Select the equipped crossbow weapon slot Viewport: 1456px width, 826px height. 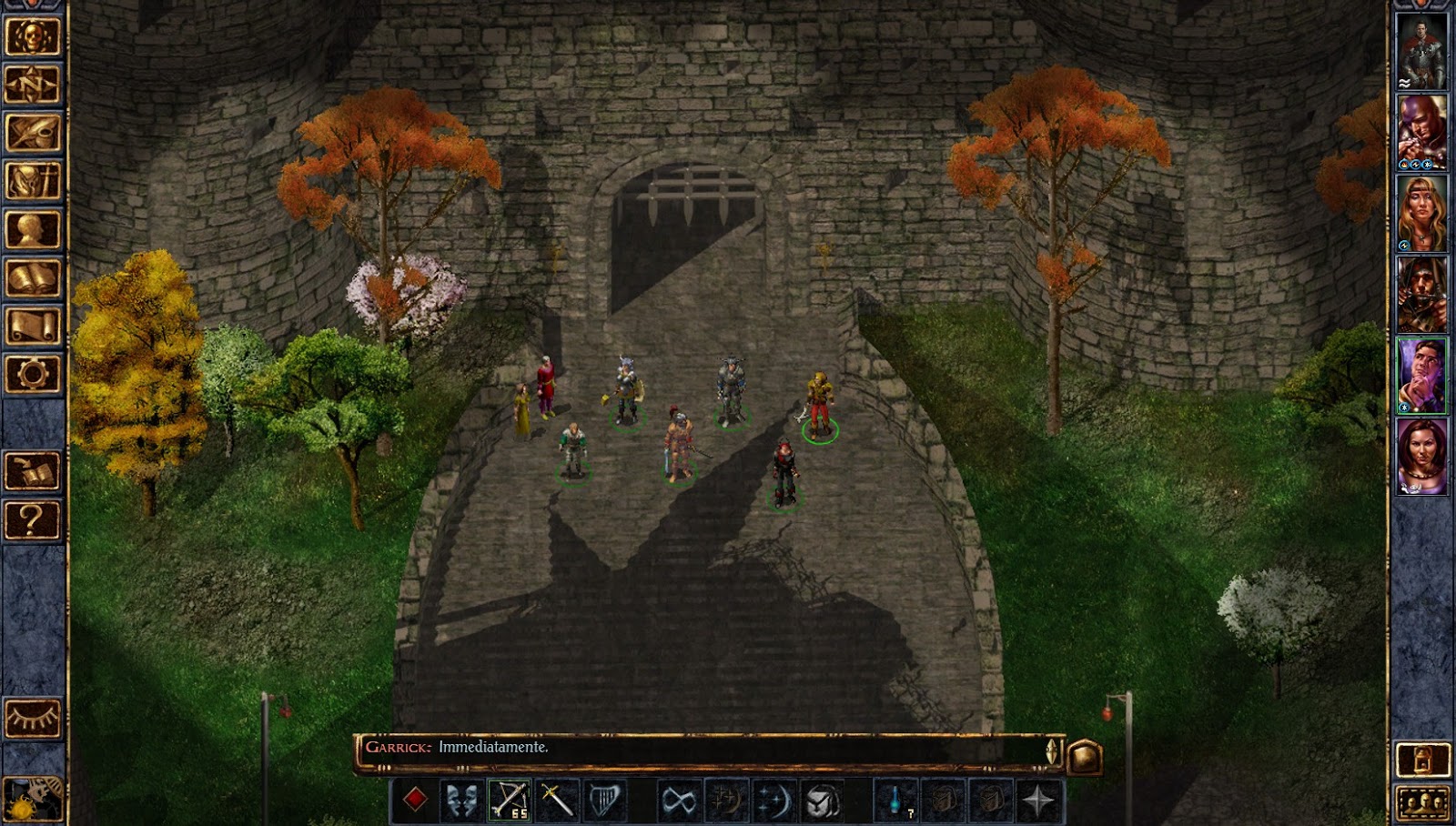click(509, 799)
